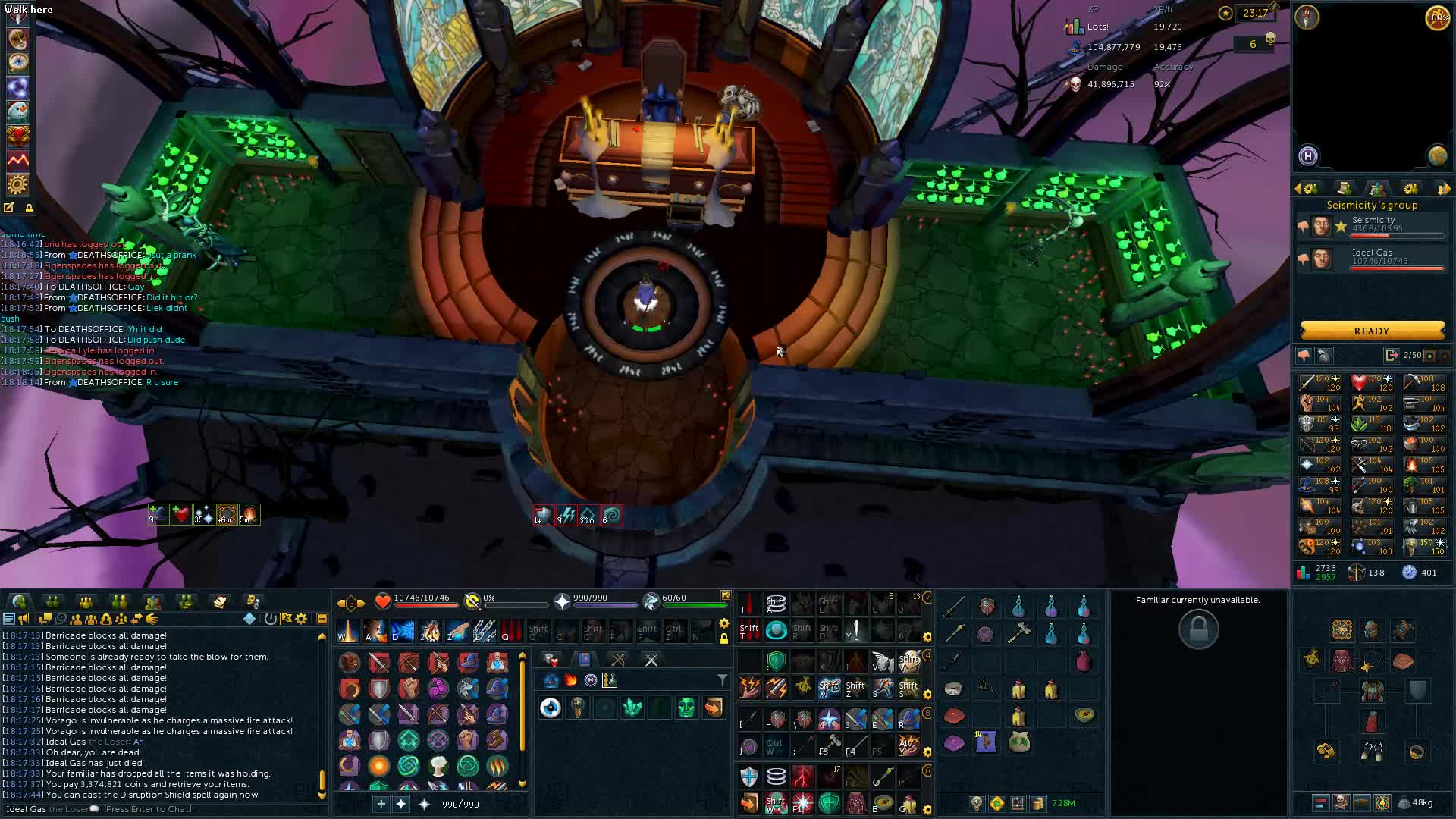Image resolution: width=1456 pixels, height=819 pixels.
Task: Select the green seed bag inventory item
Action: 1018,742
